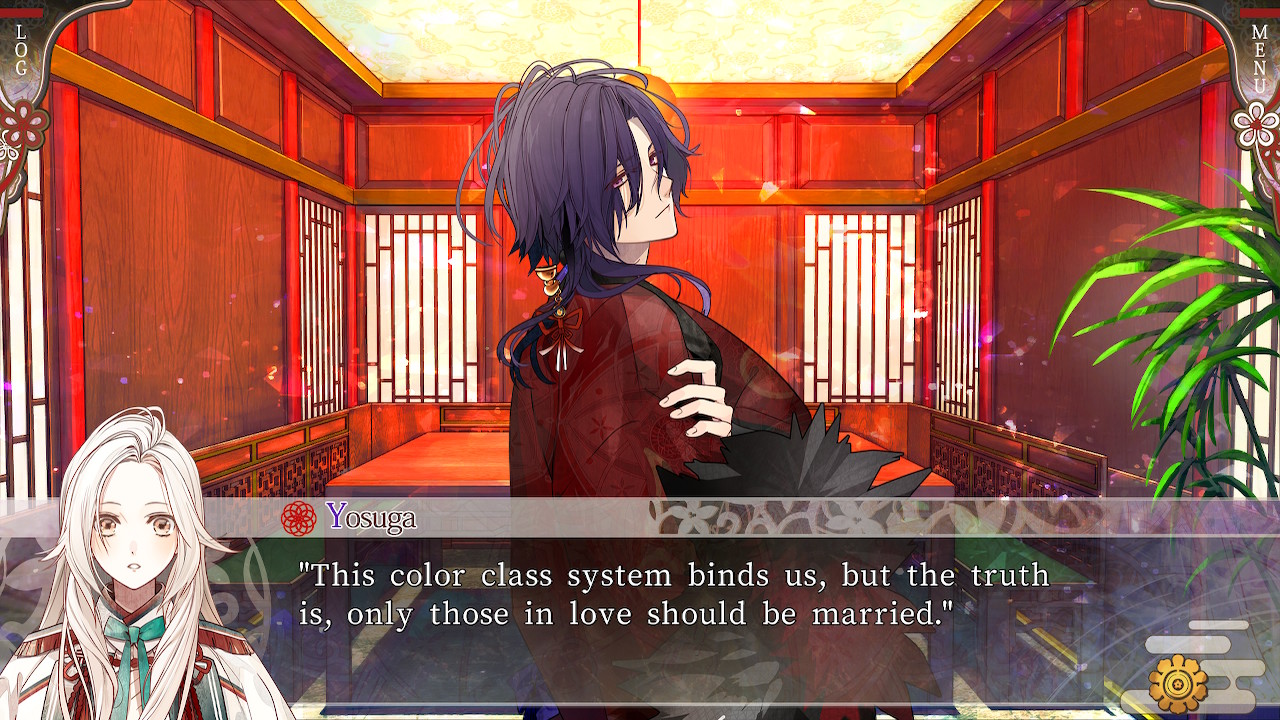Advance the dialogue text box

[x=675, y=595]
